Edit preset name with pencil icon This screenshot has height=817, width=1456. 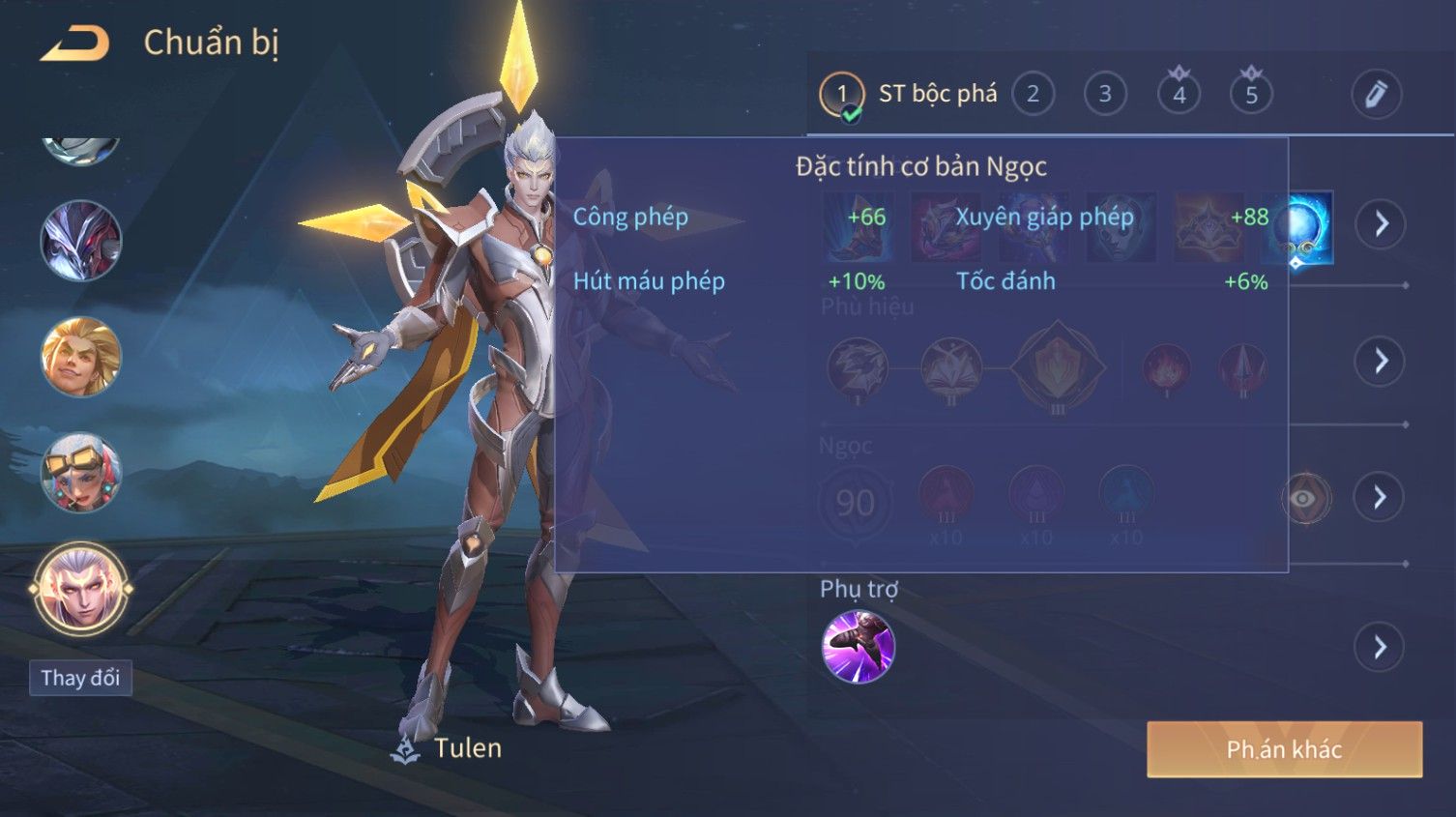point(1376,94)
